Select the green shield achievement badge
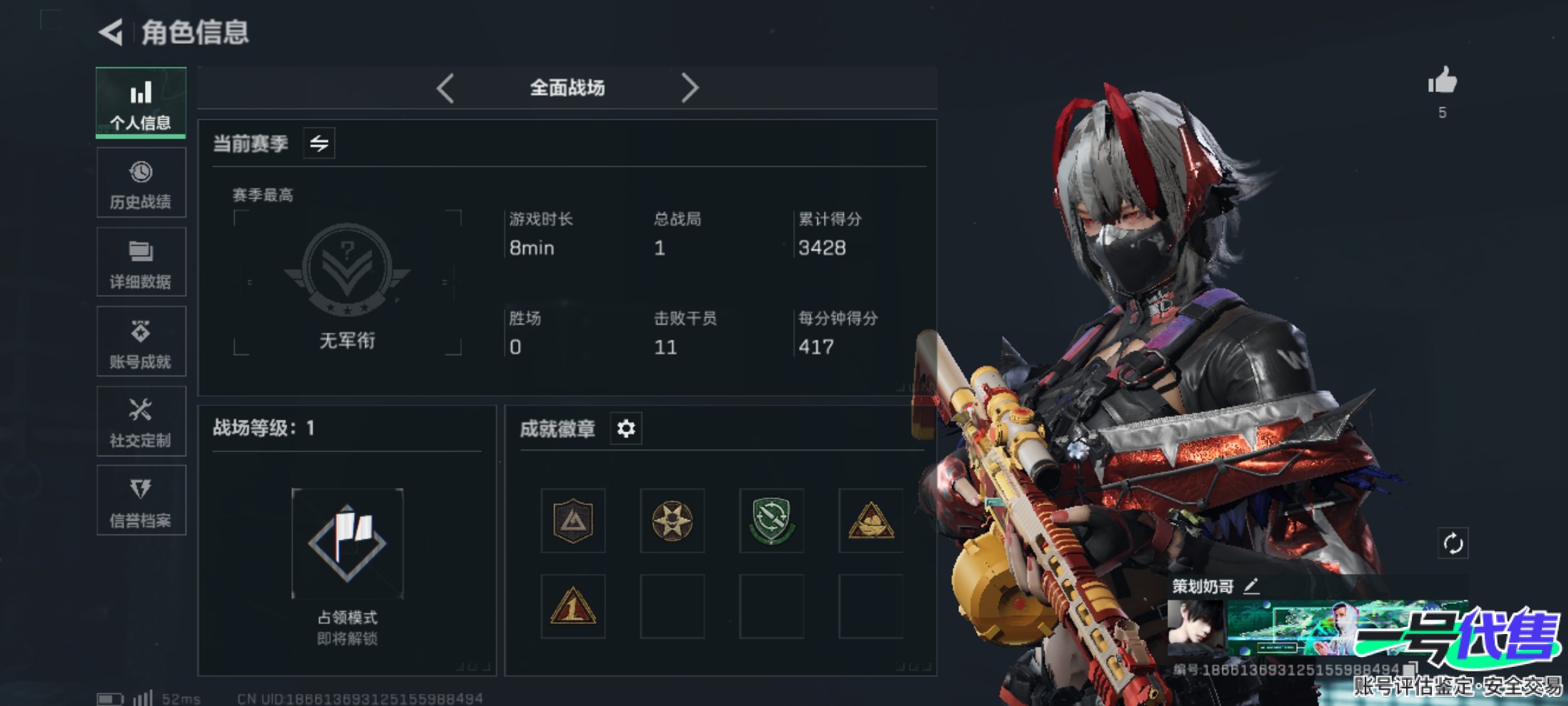The image size is (1568, 706). 772,521
